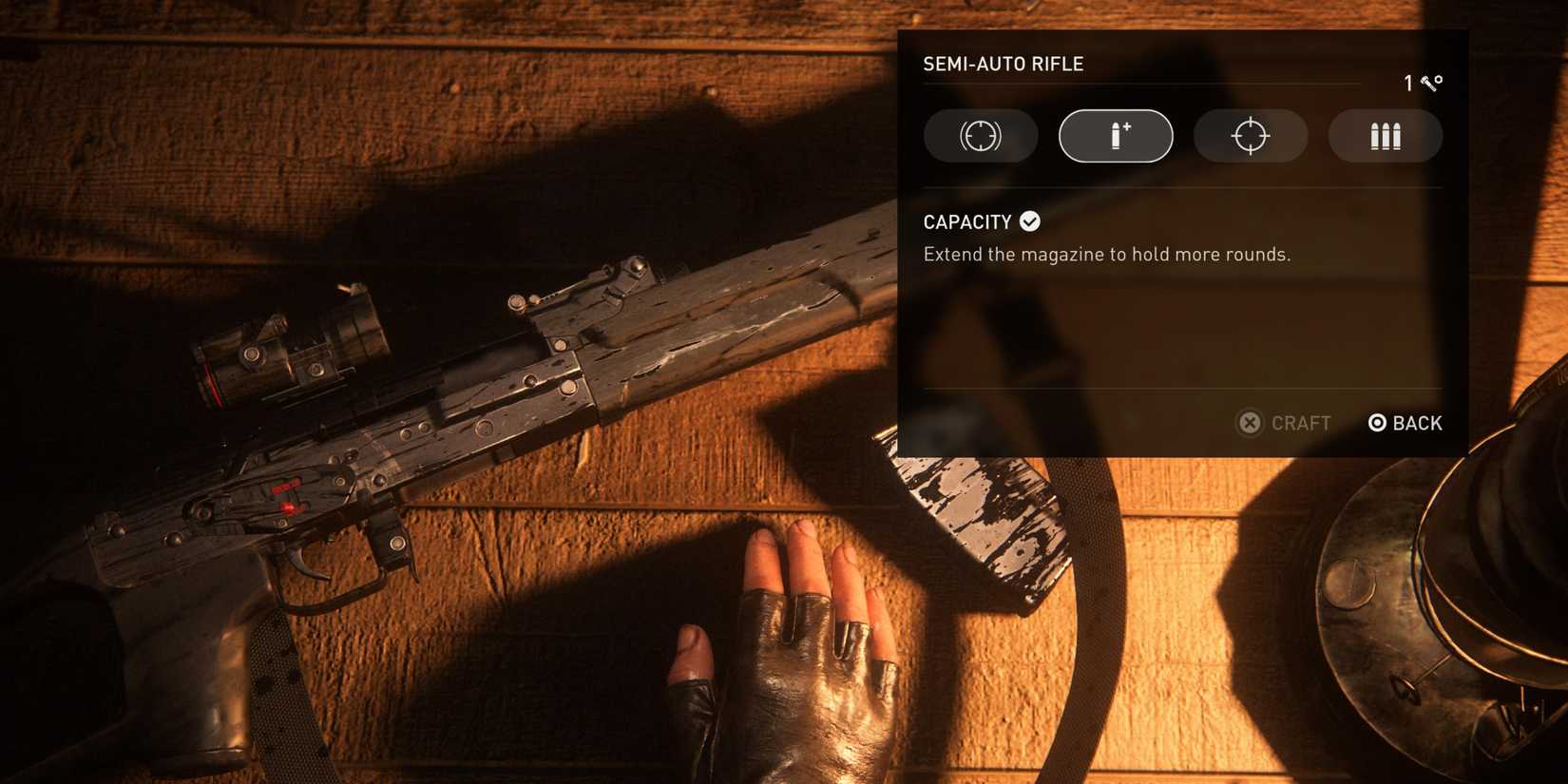This screenshot has height=784, width=1568.
Task: Click the circular target symbol next to BACK
Action: coord(1377,422)
